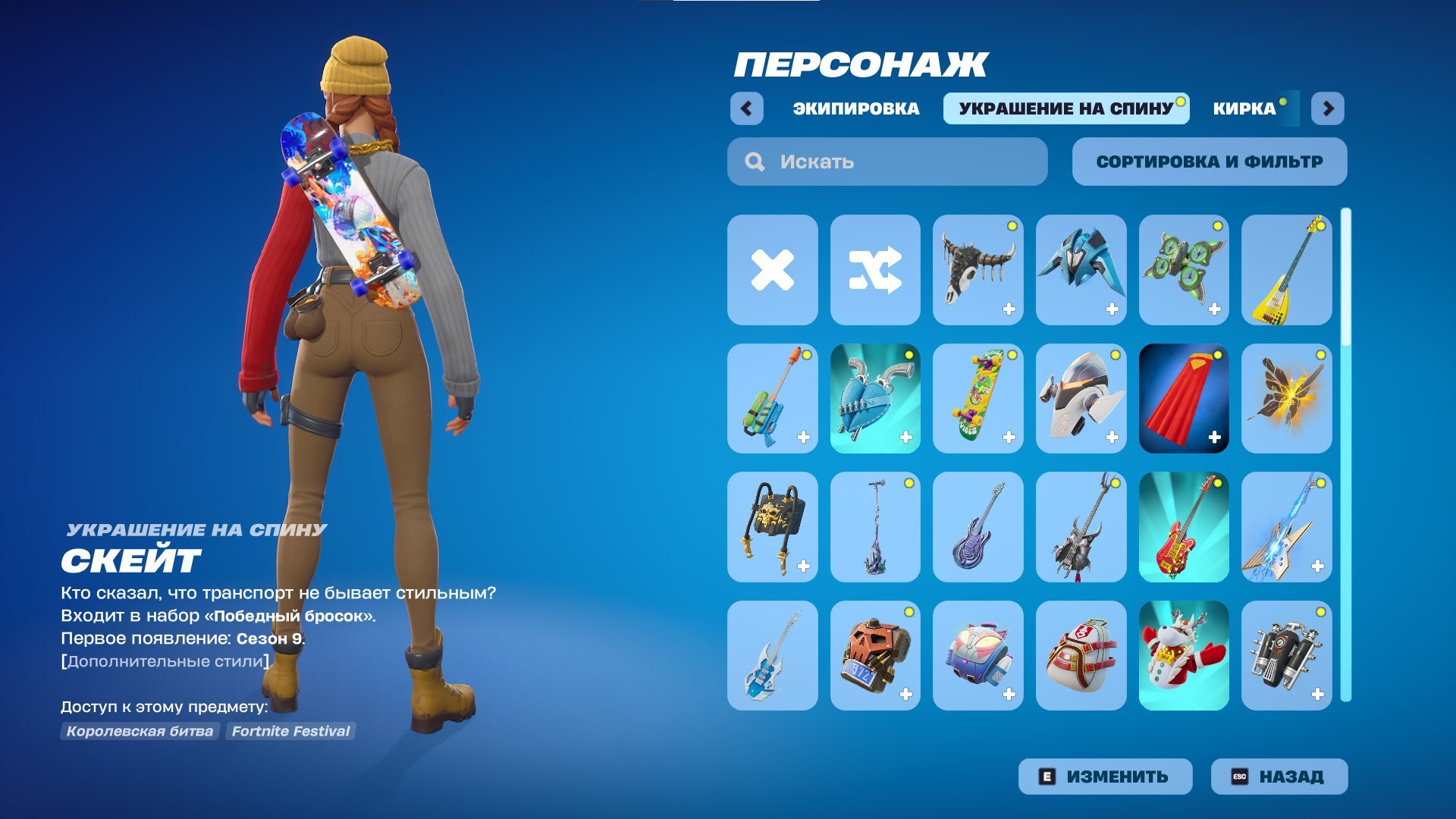The height and width of the screenshot is (819, 1456).
Task: Equip the green skateboard back bling
Action: [977, 400]
